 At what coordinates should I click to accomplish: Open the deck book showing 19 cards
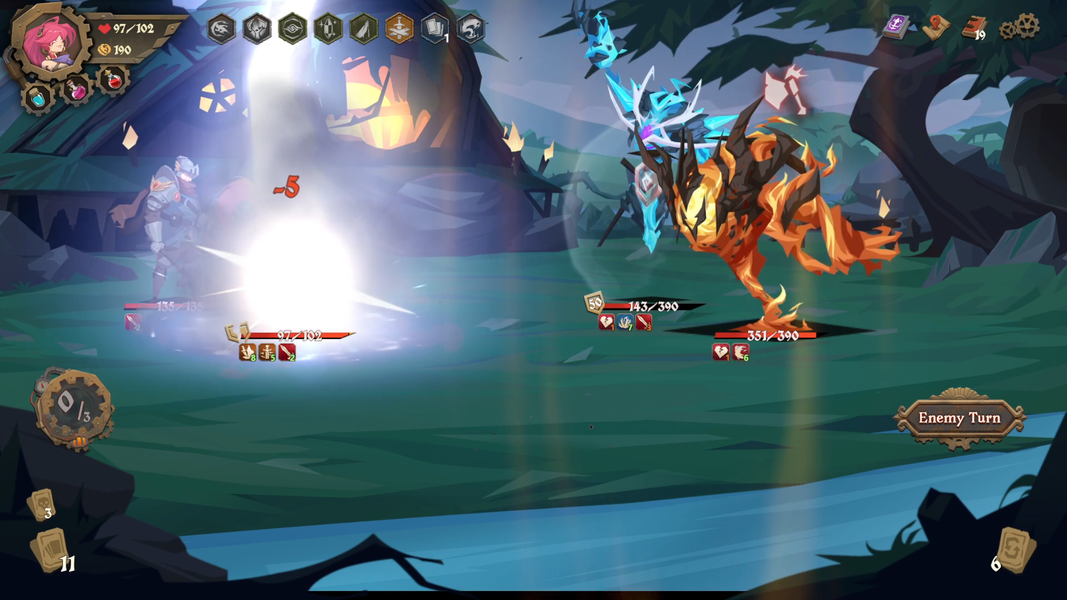click(x=974, y=28)
